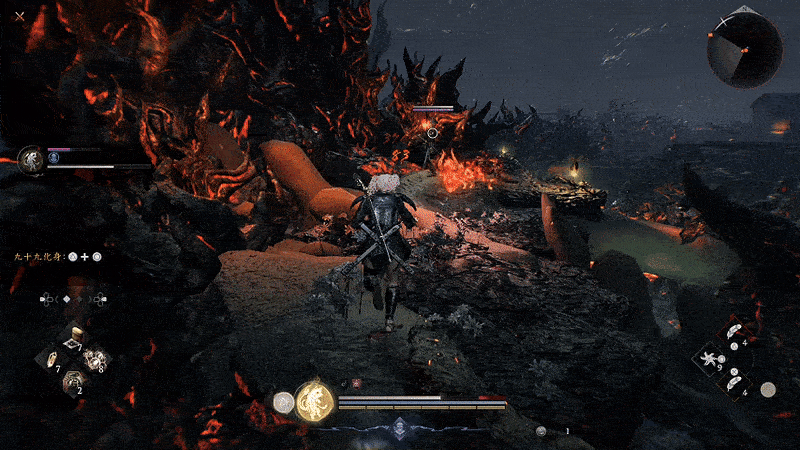Activate the lower feather skill slot
800x450 pixels.
click(x=732, y=380)
